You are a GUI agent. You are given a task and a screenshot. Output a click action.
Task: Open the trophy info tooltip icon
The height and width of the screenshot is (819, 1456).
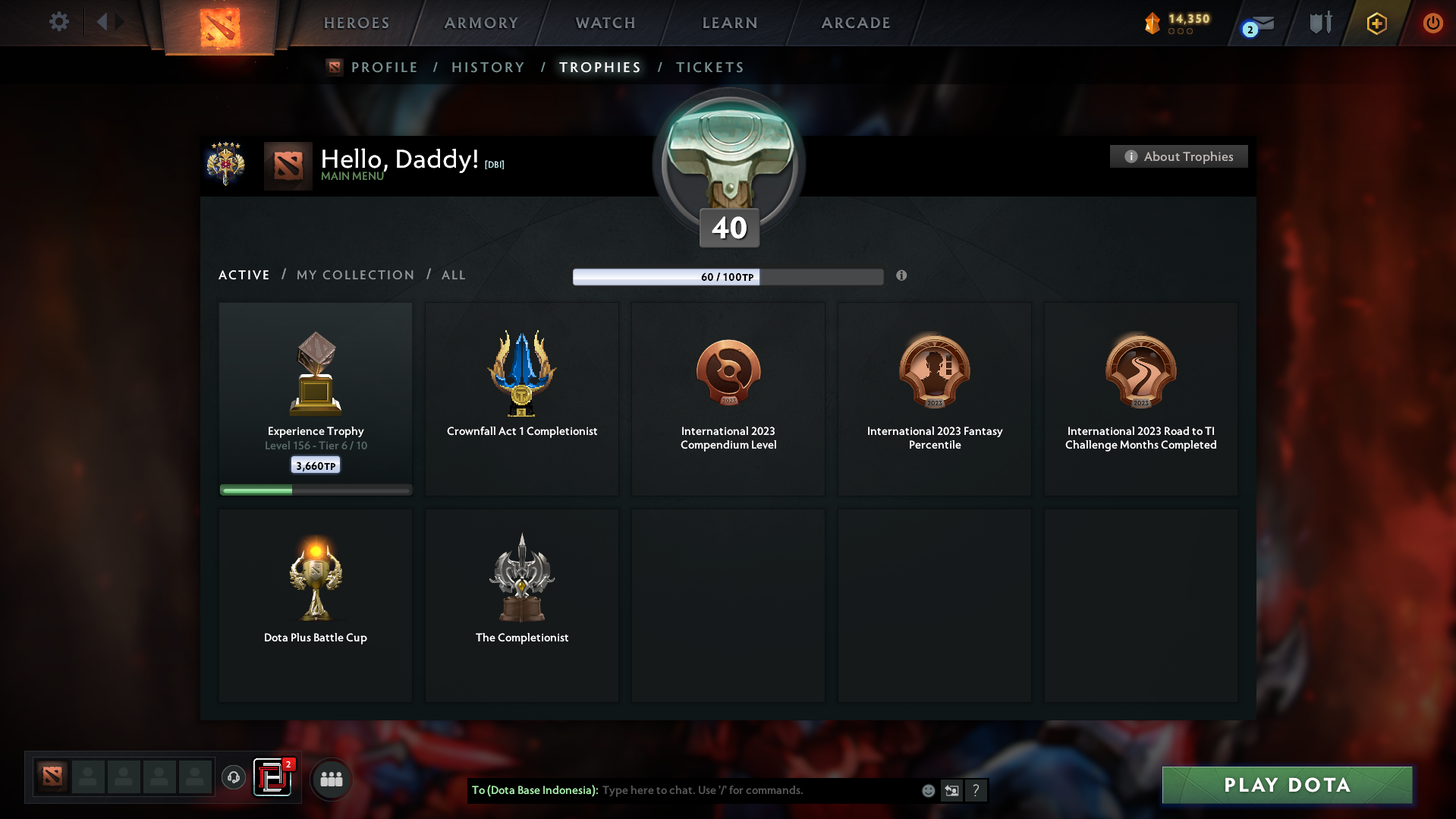[902, 276]
